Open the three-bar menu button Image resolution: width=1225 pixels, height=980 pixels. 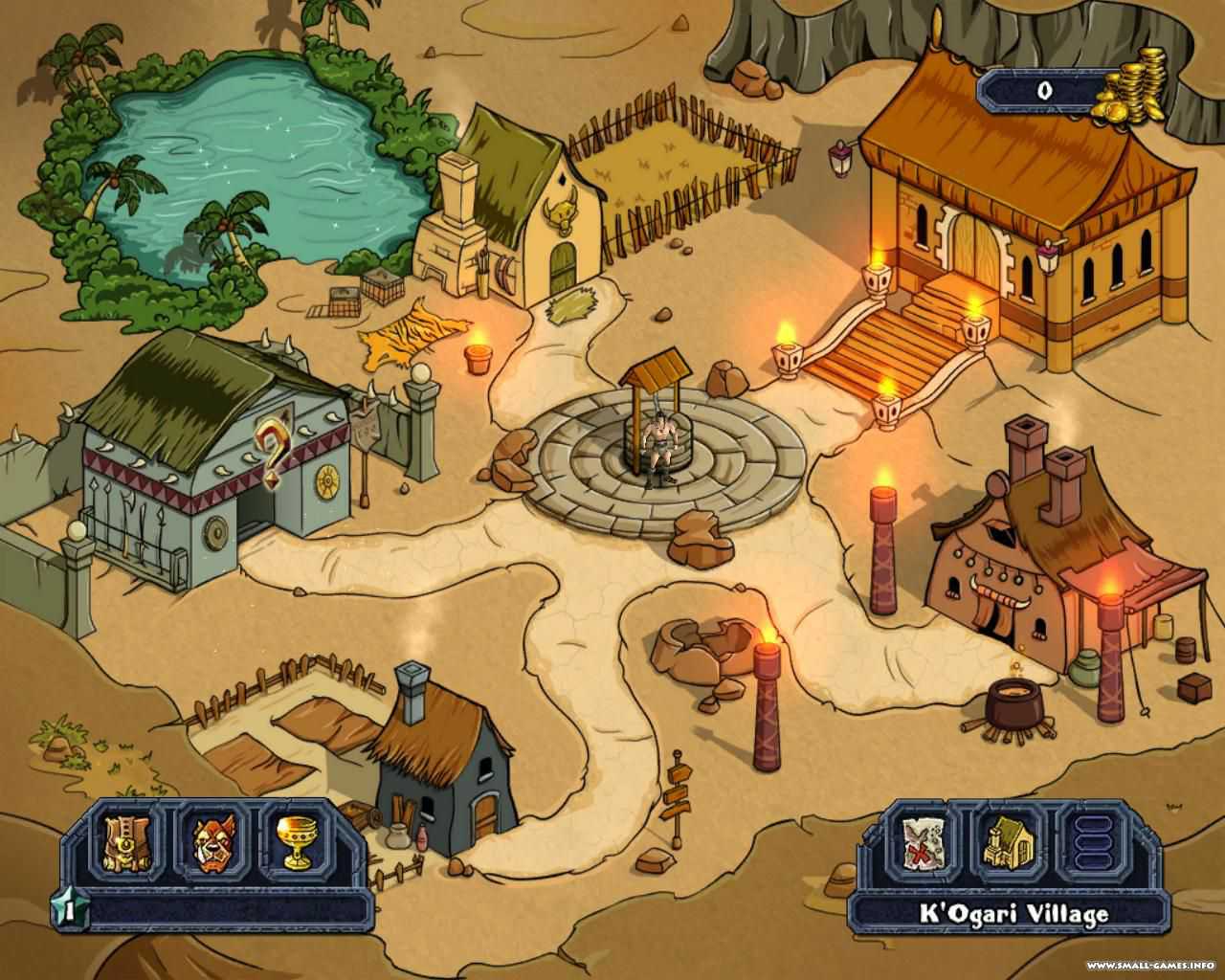click(x=1094, y=842)
